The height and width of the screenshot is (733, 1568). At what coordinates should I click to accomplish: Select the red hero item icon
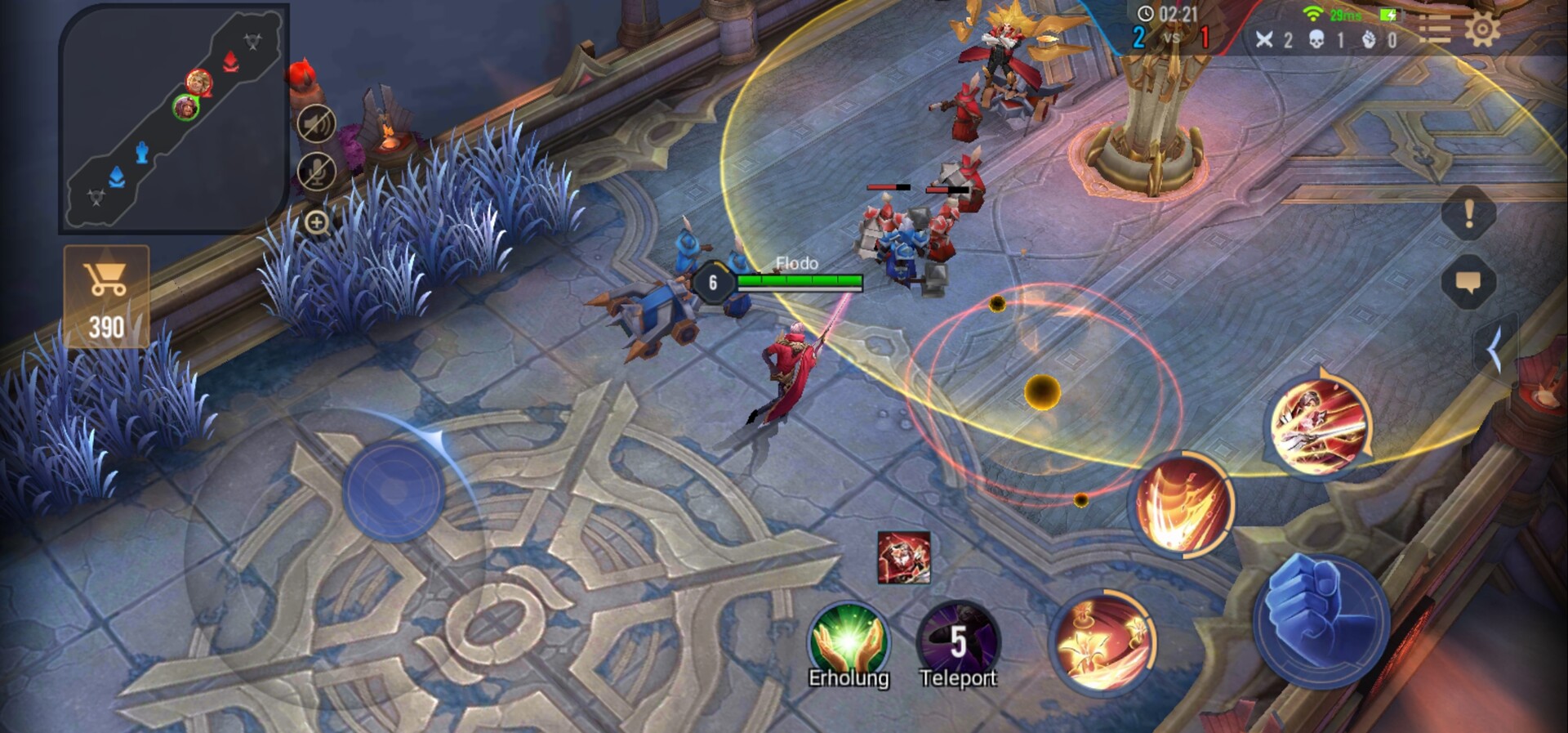pyautogui.click(x=903, y=557)
